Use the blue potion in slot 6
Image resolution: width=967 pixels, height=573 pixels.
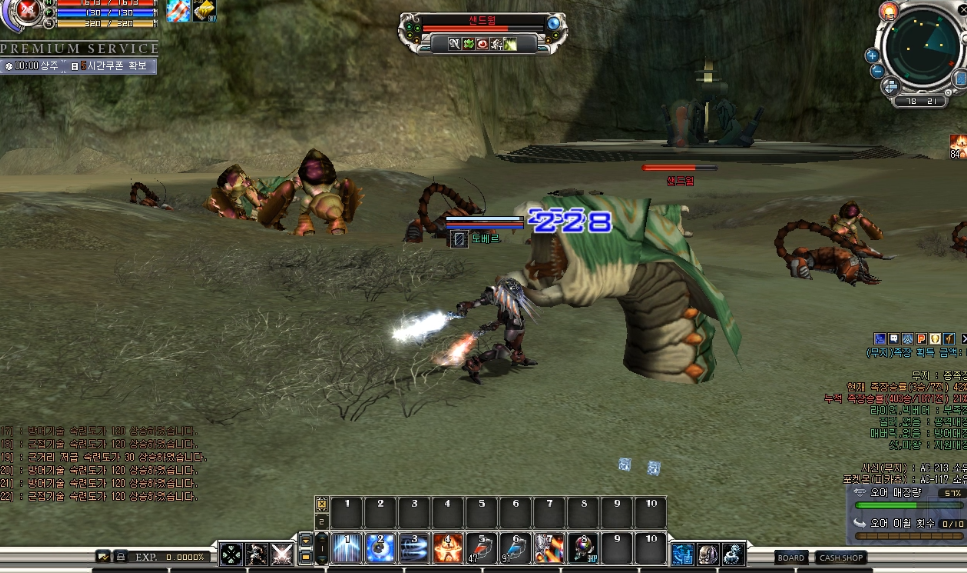(x=515, y=547)
